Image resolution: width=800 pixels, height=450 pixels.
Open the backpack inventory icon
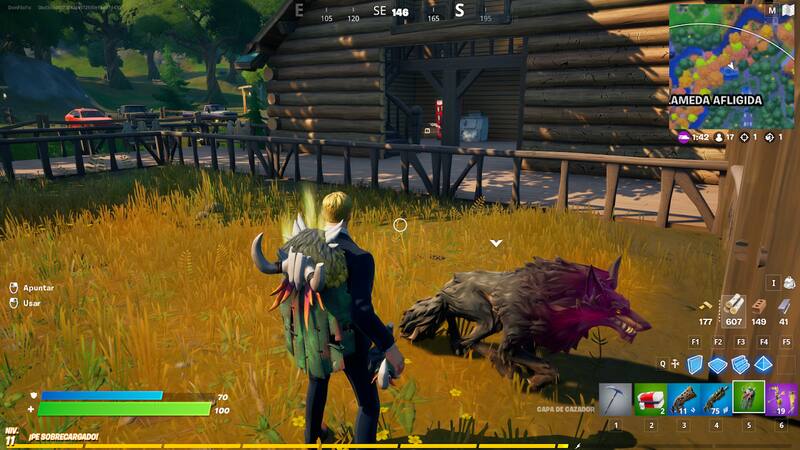coord(789,284)
